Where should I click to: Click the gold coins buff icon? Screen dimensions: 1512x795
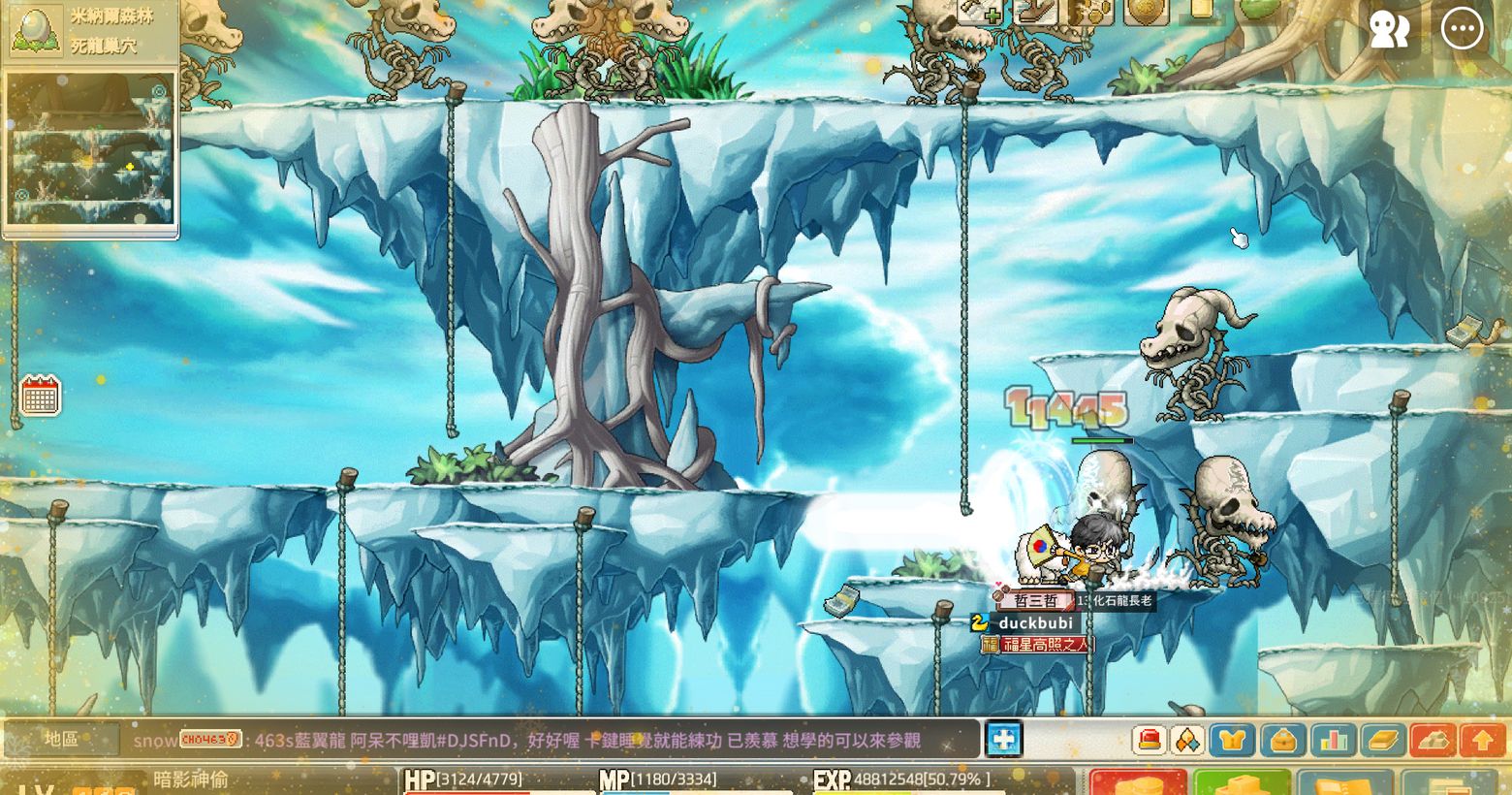coord(1090,12)
